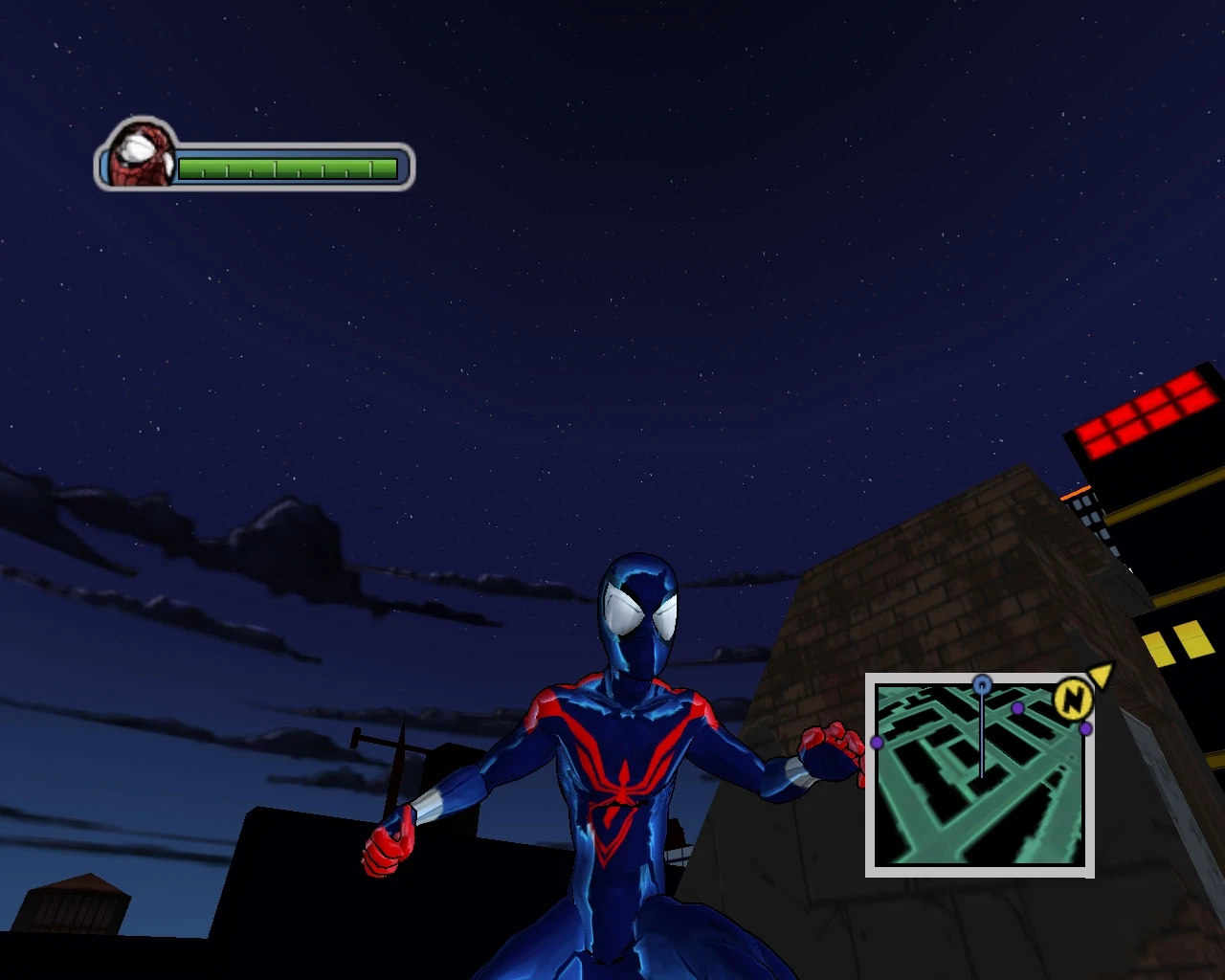This screenshot has width=1225, height=980.
Task: Select the purple objective dot near the compass
Action: [x=1017, y=709]
